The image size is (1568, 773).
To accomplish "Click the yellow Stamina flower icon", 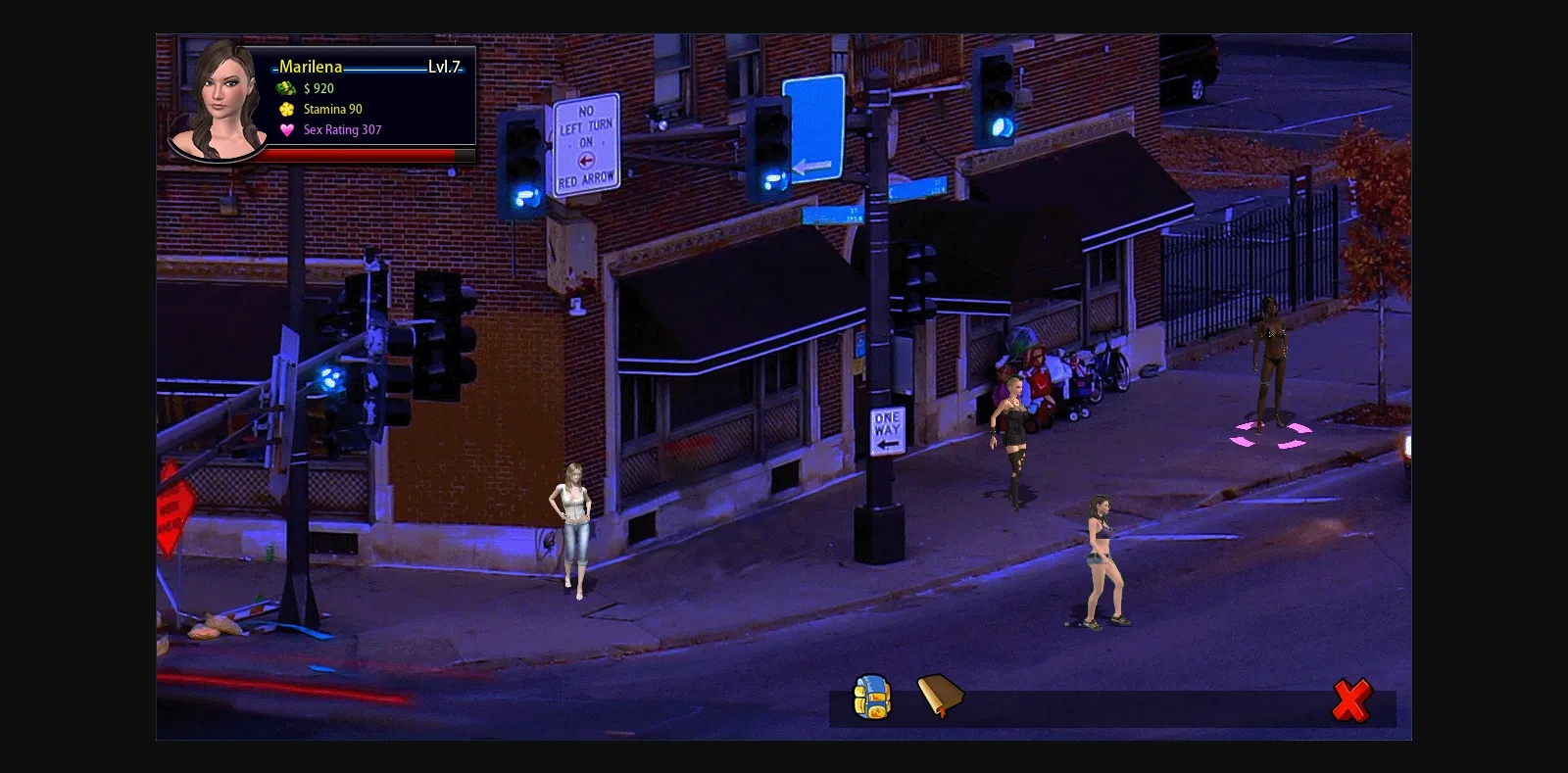I will point(285,110).
